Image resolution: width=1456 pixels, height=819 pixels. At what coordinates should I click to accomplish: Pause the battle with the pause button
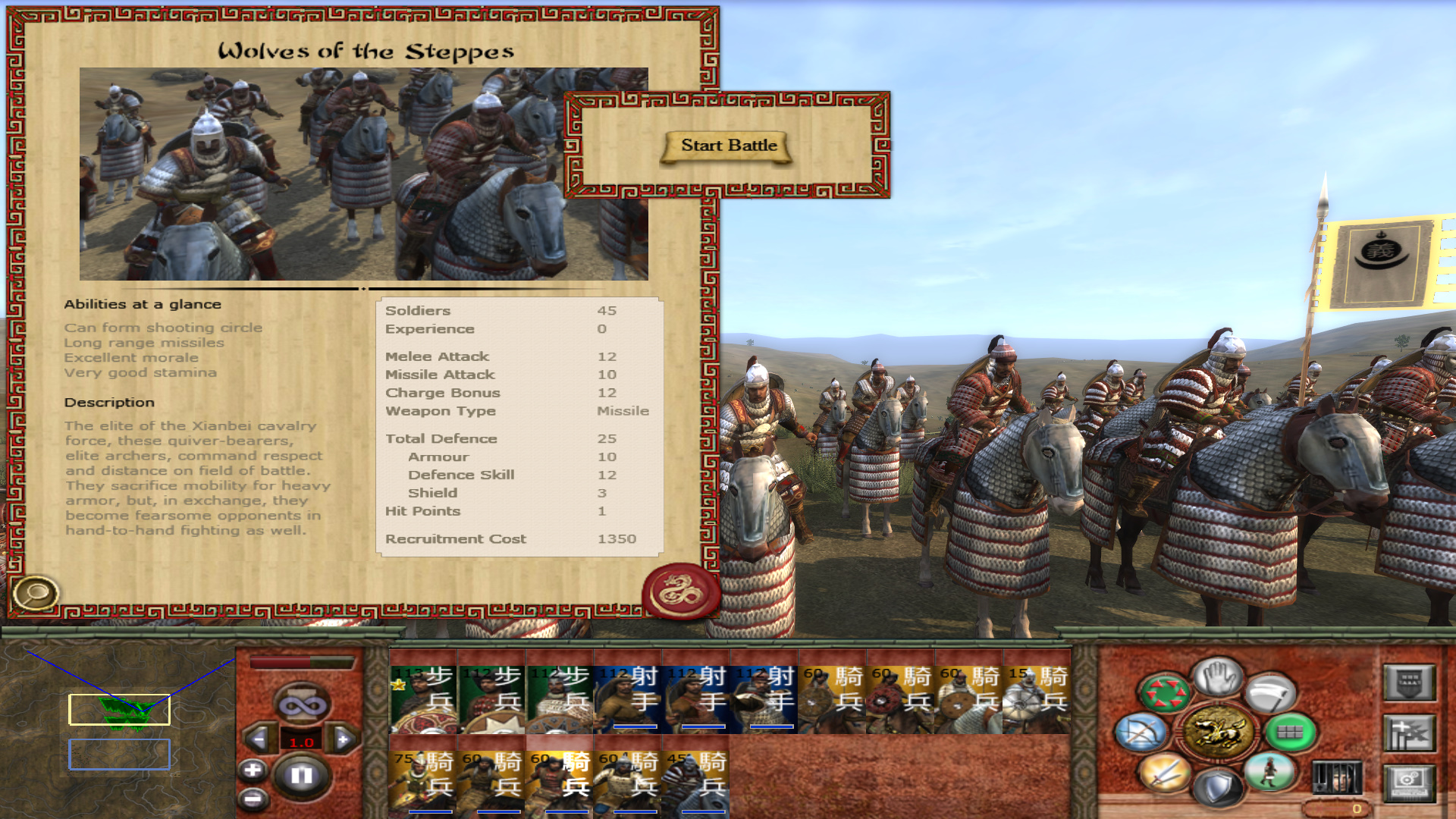(302, 775)
